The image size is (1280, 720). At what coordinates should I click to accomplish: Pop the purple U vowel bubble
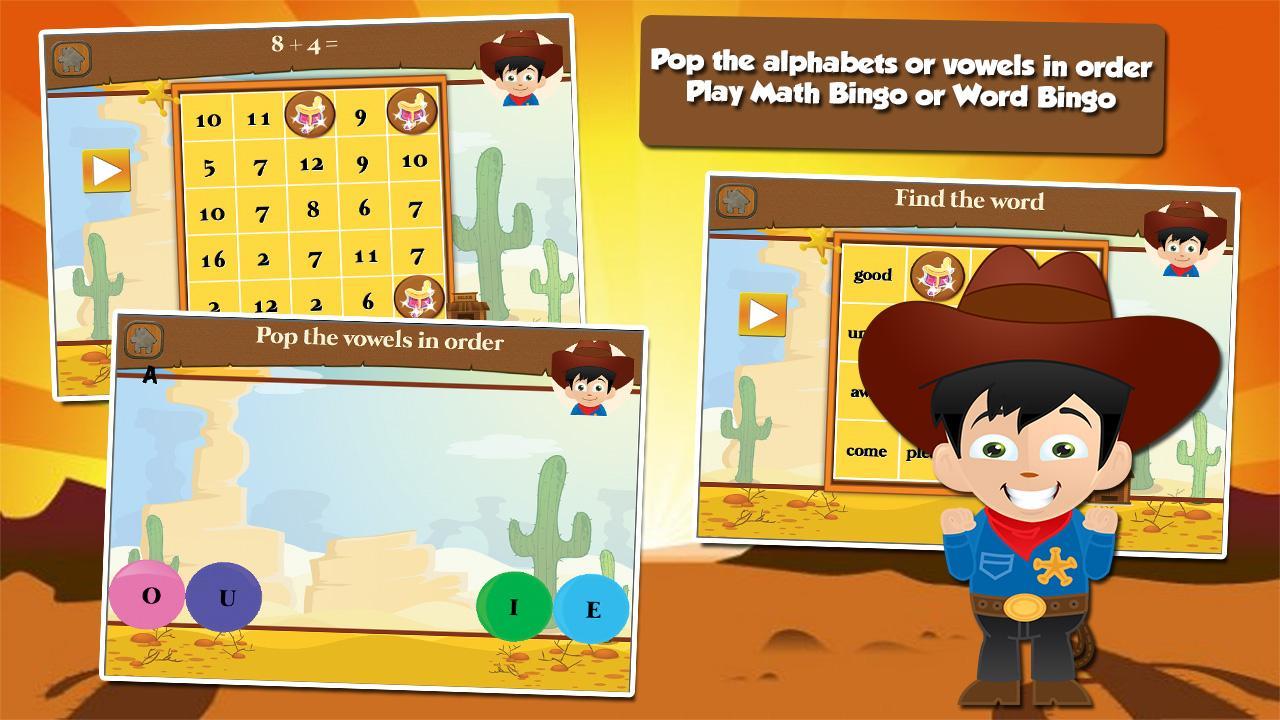point(222,597)
